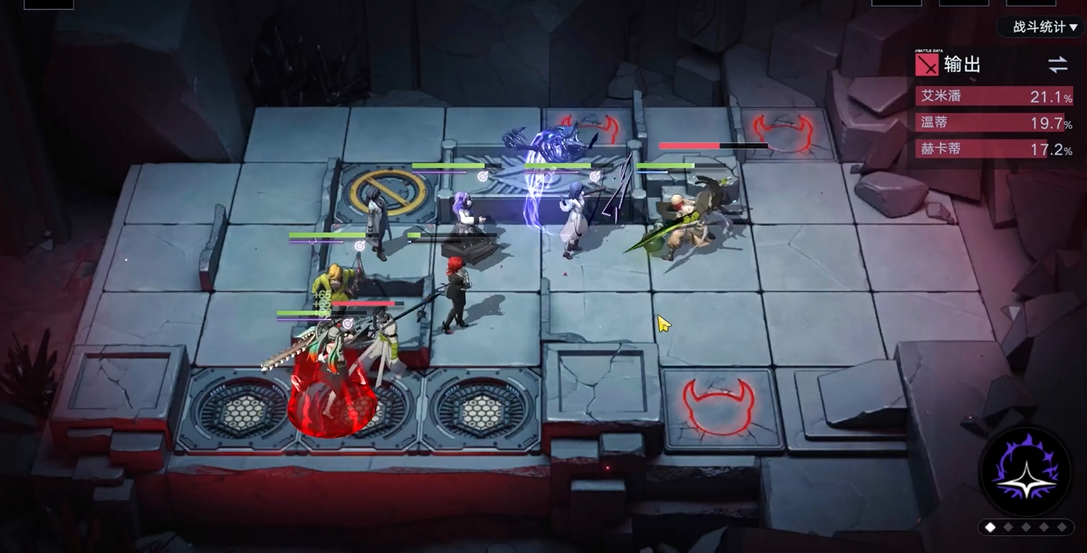This screenshot has width=1087, height=553.
Task: Toggle the stat type with the swap arrows
Action: point(1057,65)
